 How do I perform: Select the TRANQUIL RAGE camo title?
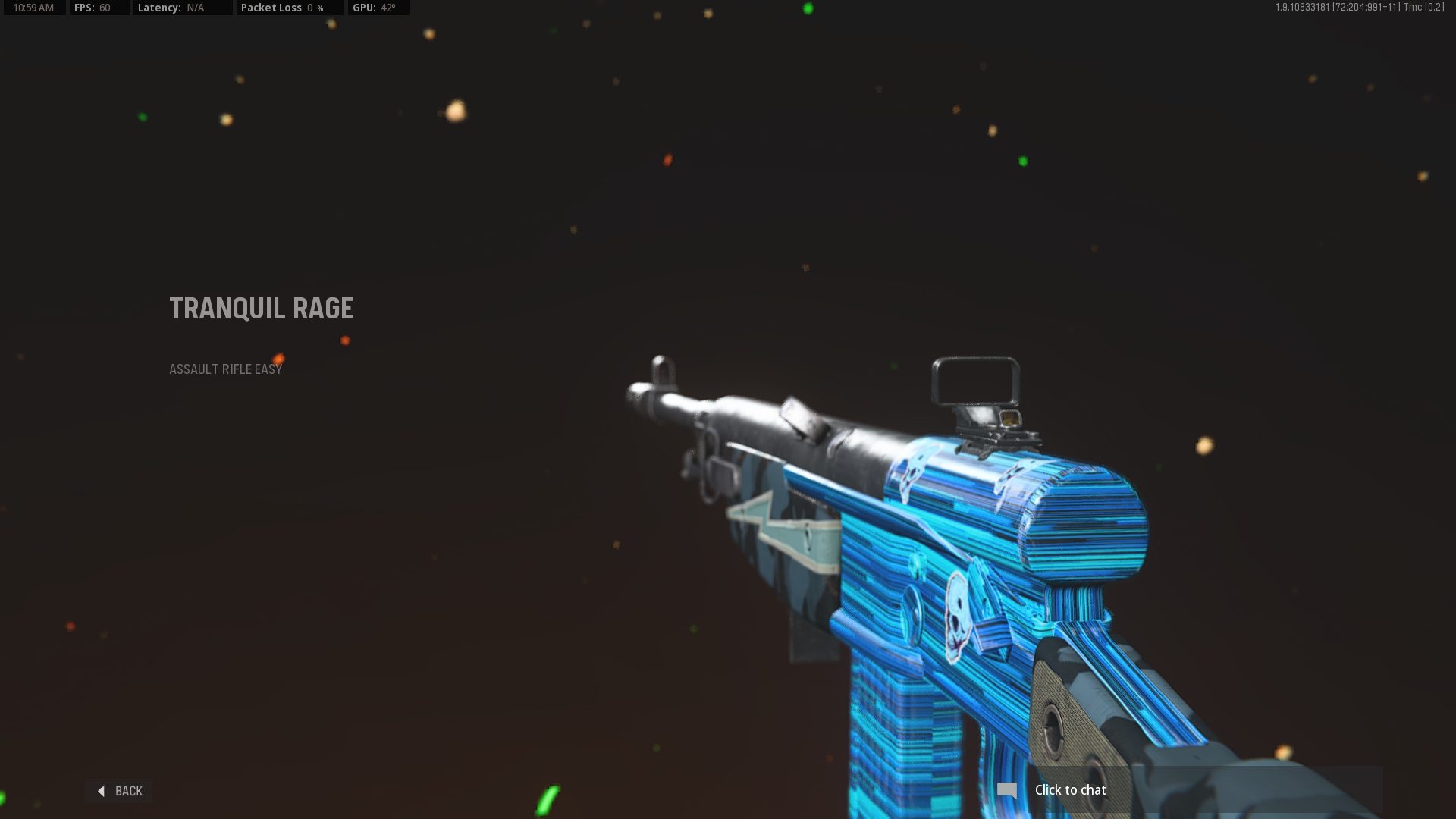point(262,308)
